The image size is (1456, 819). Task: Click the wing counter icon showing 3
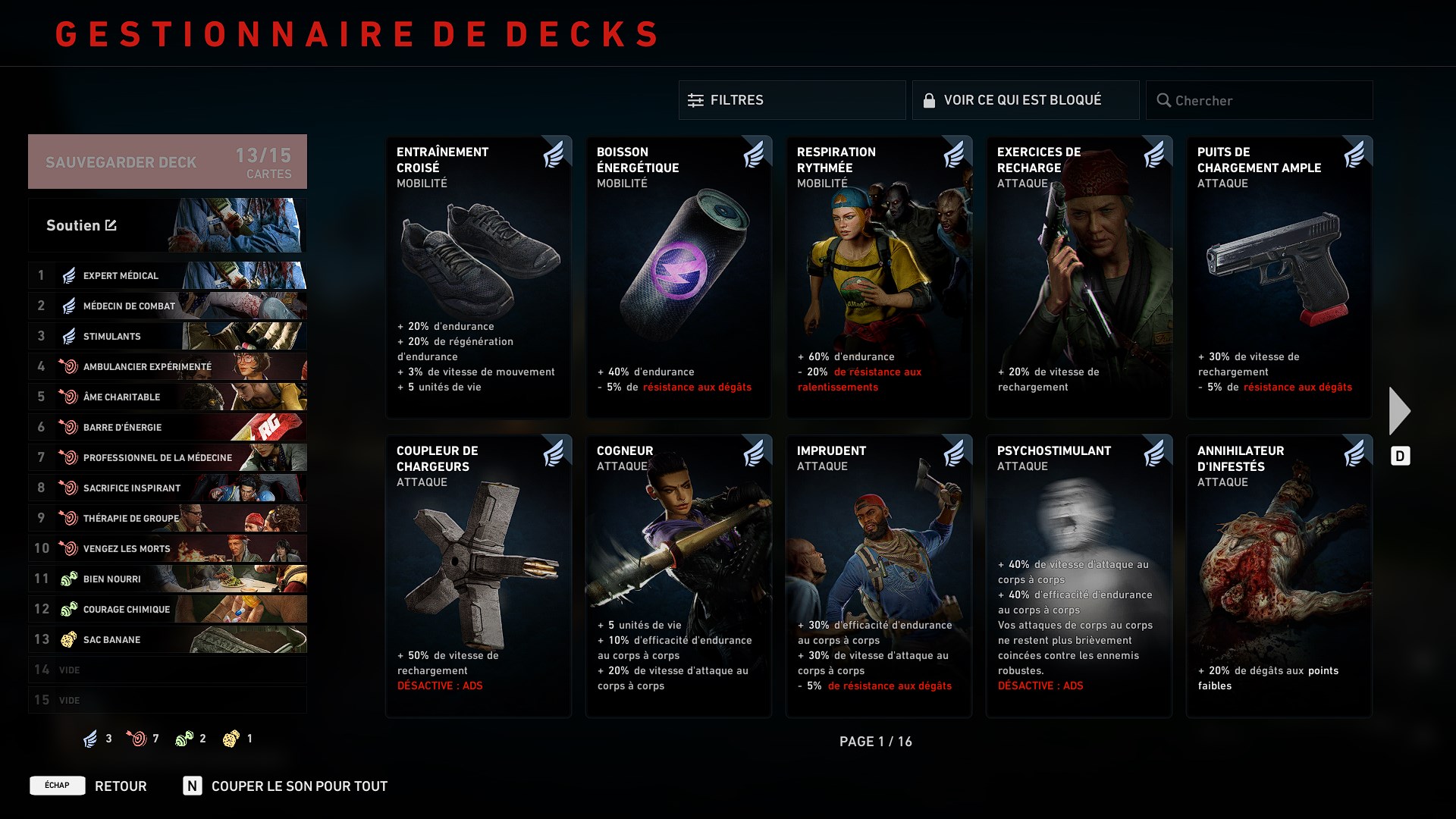coord(89,738)
